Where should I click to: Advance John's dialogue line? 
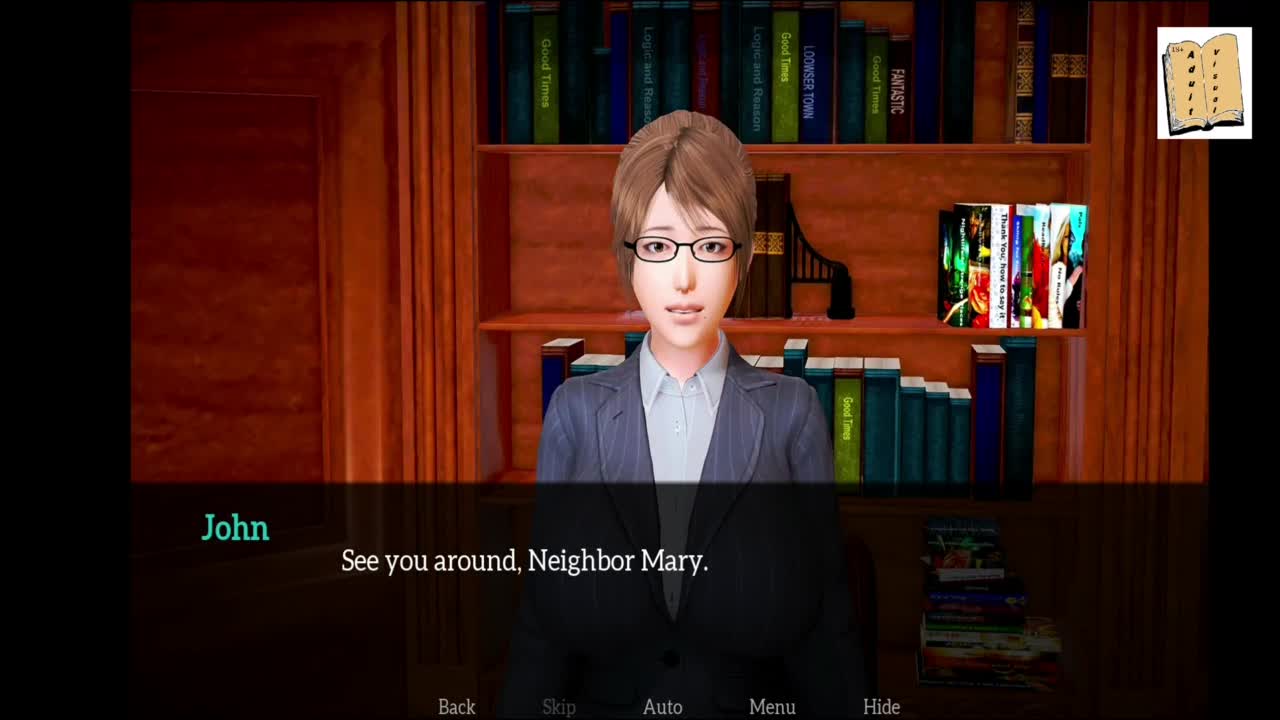tap(524, 561)
